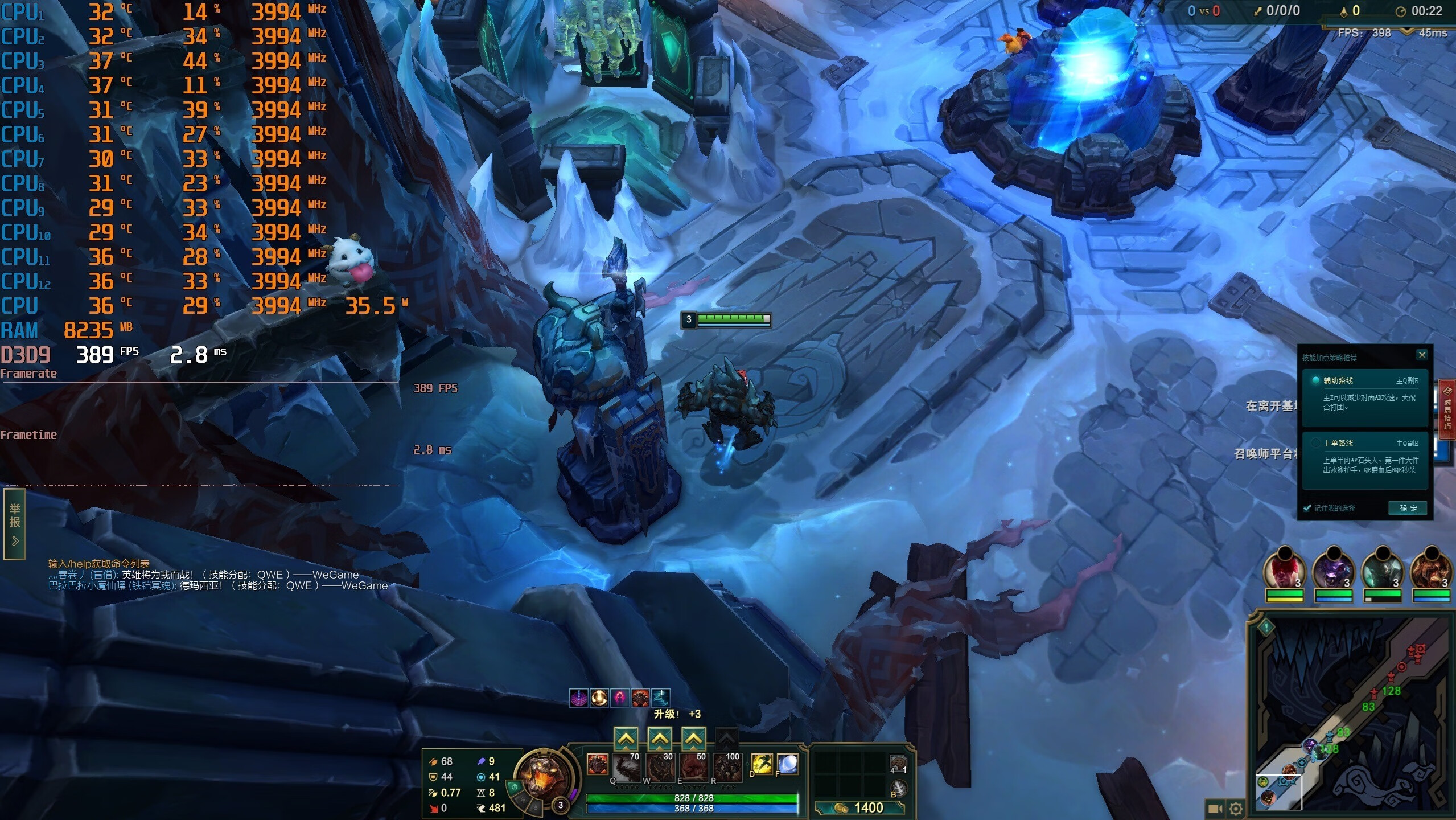Toggle the 记住我的选择 checkbox
Image resolution: width=1456 pixels, height=820 pixels.
[1307, 508]
